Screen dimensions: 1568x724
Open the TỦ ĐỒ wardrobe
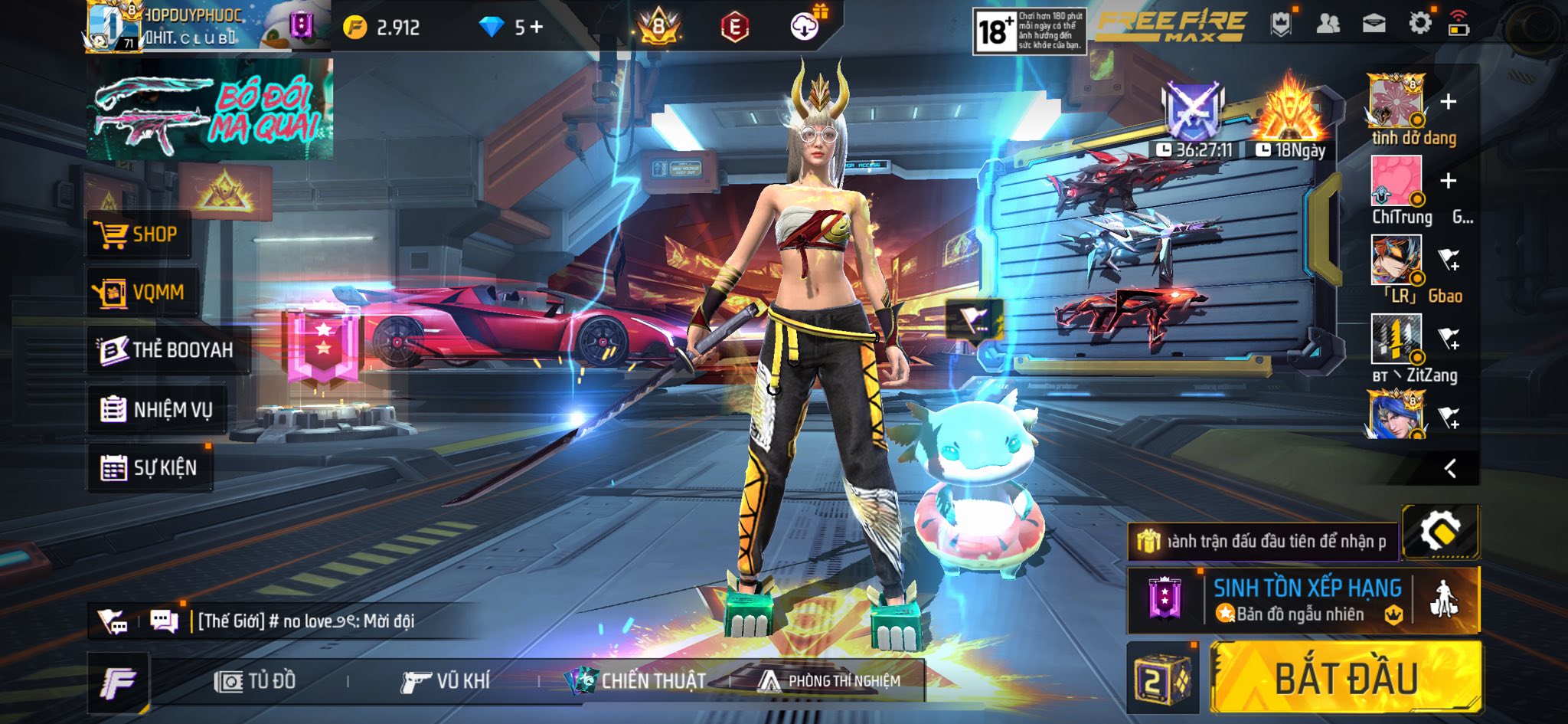point(256,680)
